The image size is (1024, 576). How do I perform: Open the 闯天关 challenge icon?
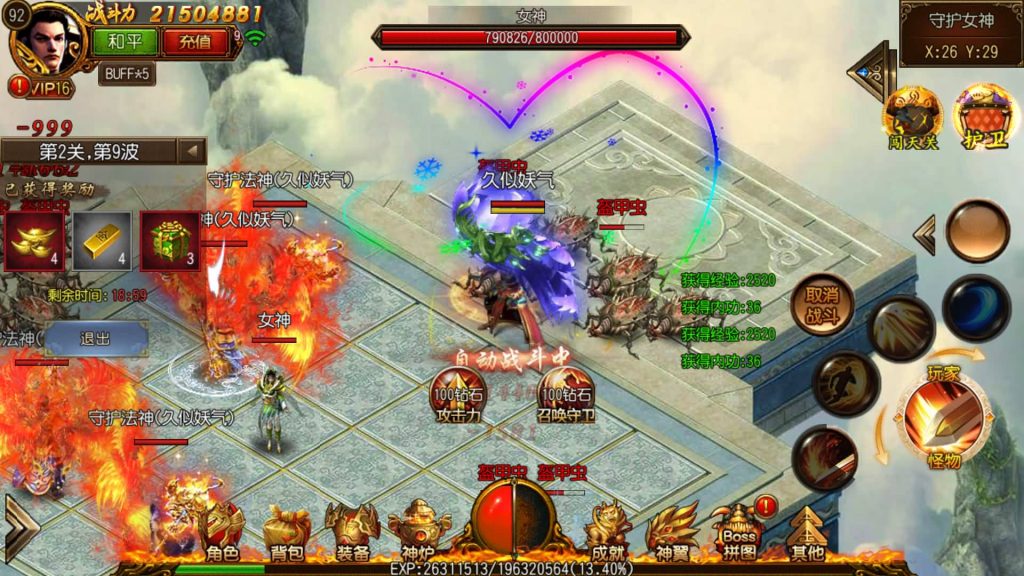(911, 118)
